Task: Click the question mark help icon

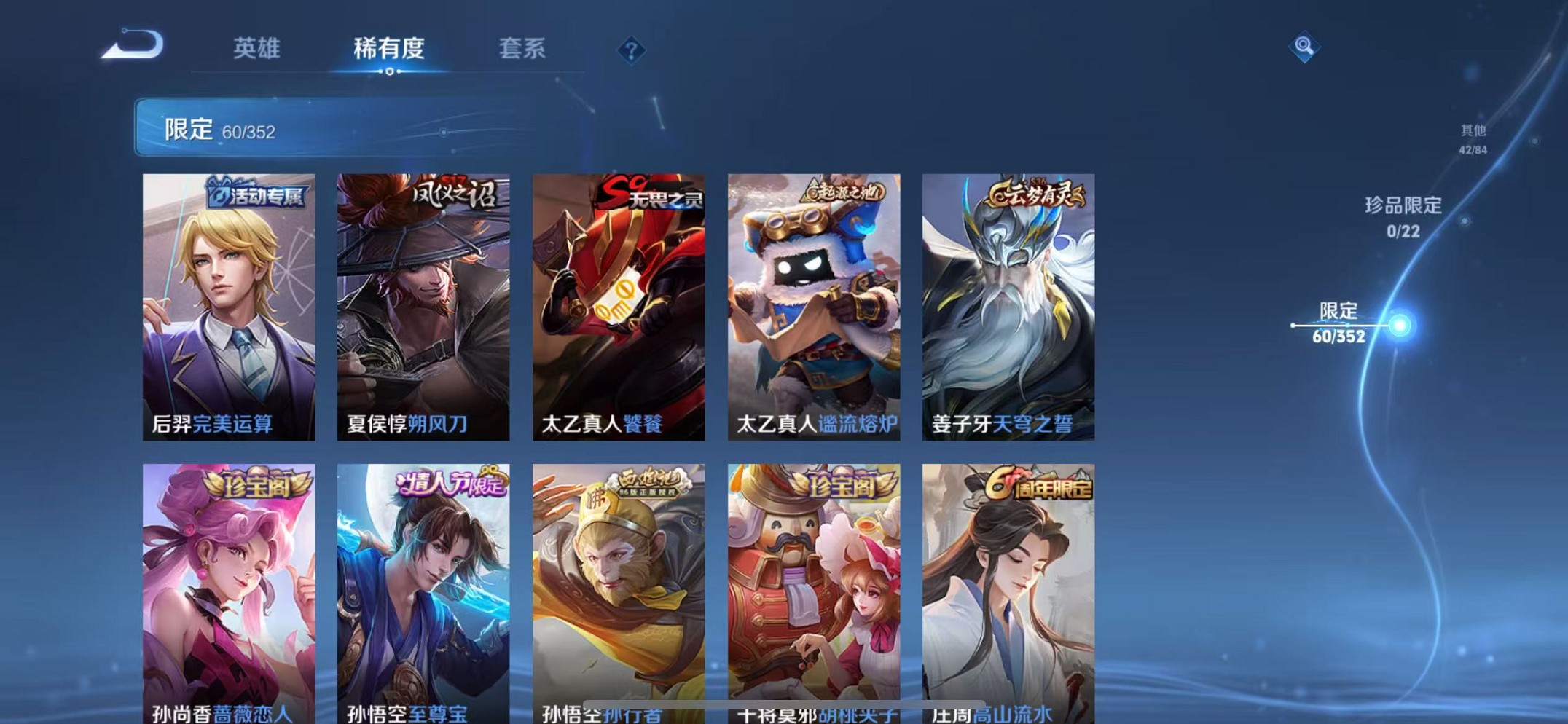Action: pos(632,50)
